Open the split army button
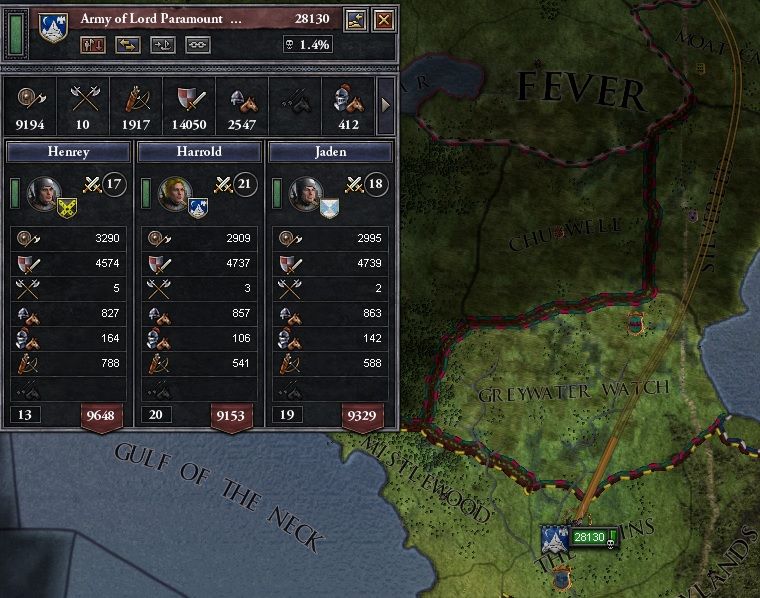The image size is (760, 598). (93, 44)
